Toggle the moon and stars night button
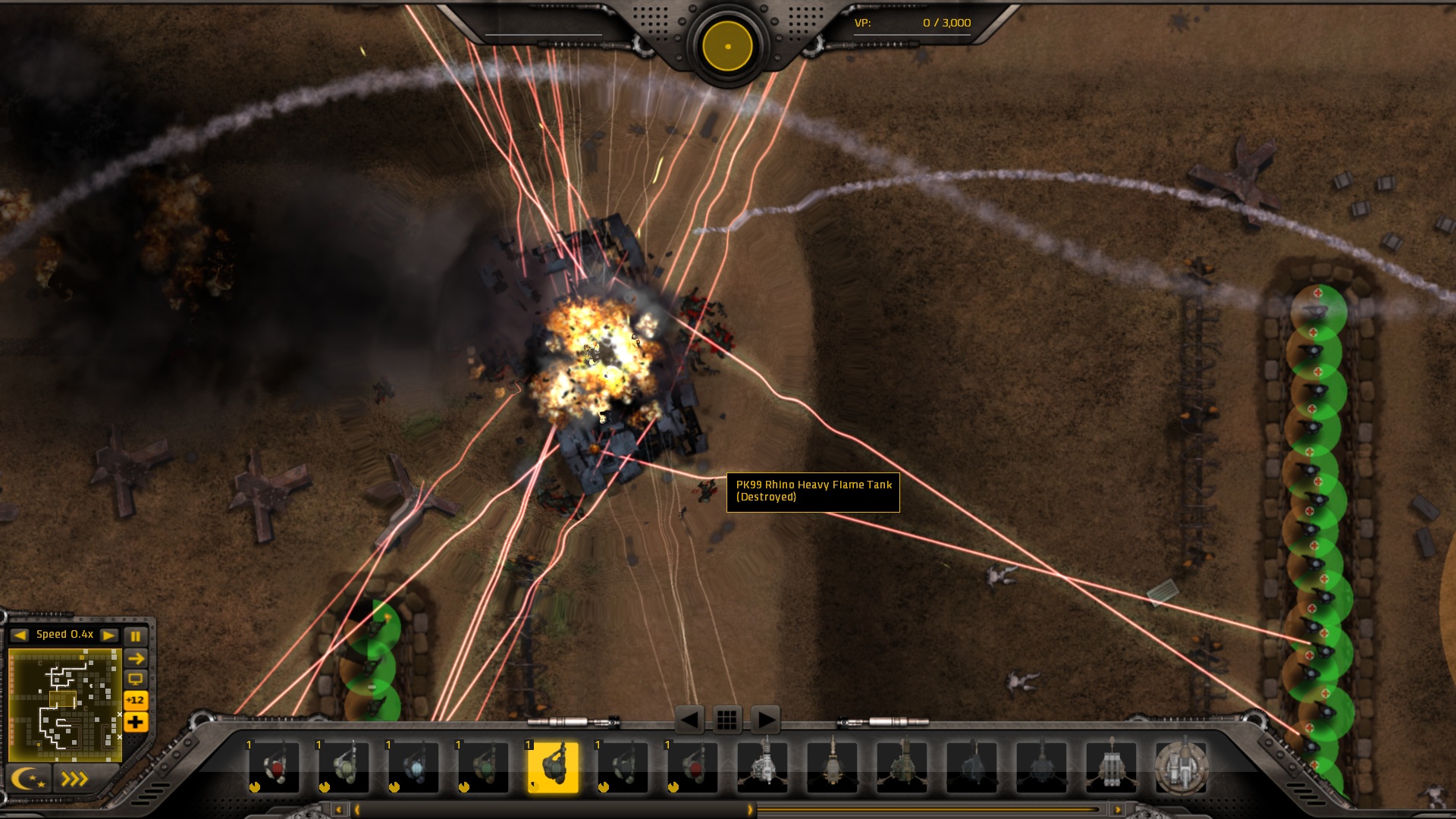This screenshot has height=819, width=1456. (x=28, y=779)
